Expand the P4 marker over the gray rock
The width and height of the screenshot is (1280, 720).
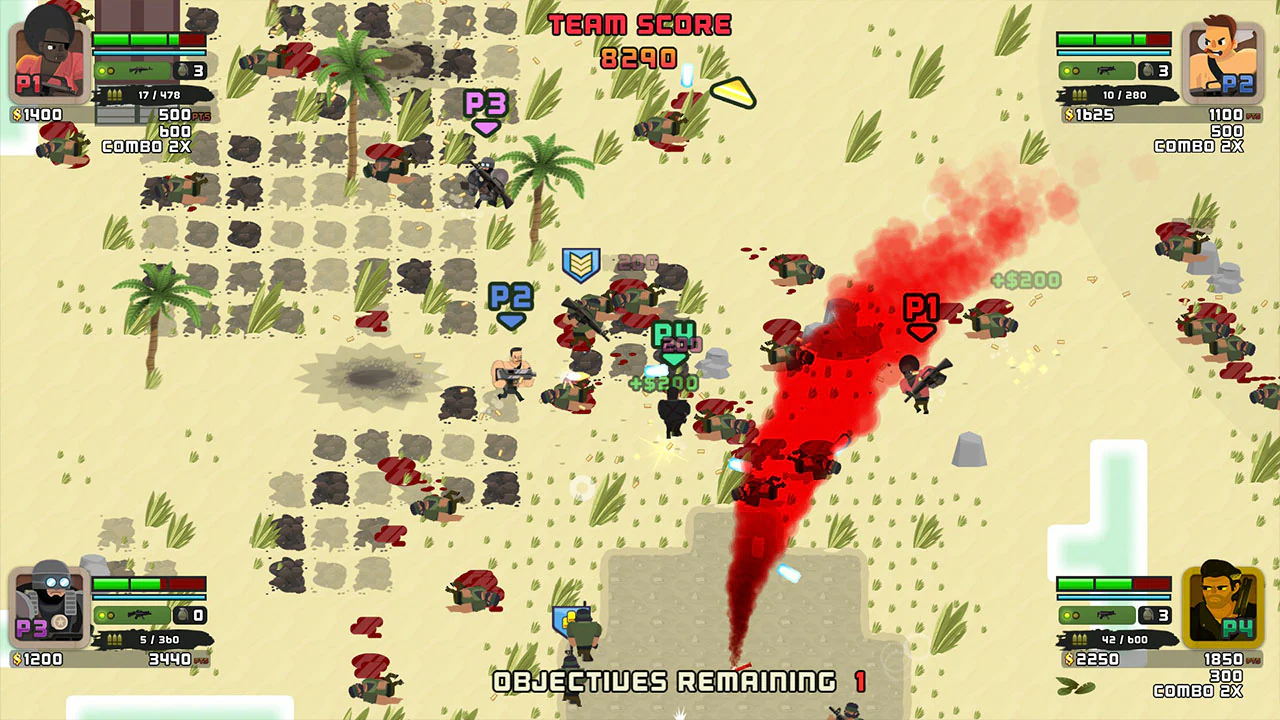pos(673,333)
